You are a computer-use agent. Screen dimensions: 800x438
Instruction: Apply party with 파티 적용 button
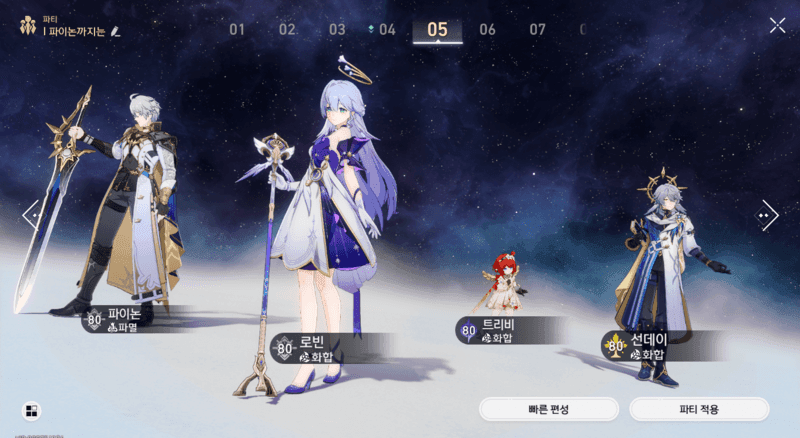tap(699, 409)
